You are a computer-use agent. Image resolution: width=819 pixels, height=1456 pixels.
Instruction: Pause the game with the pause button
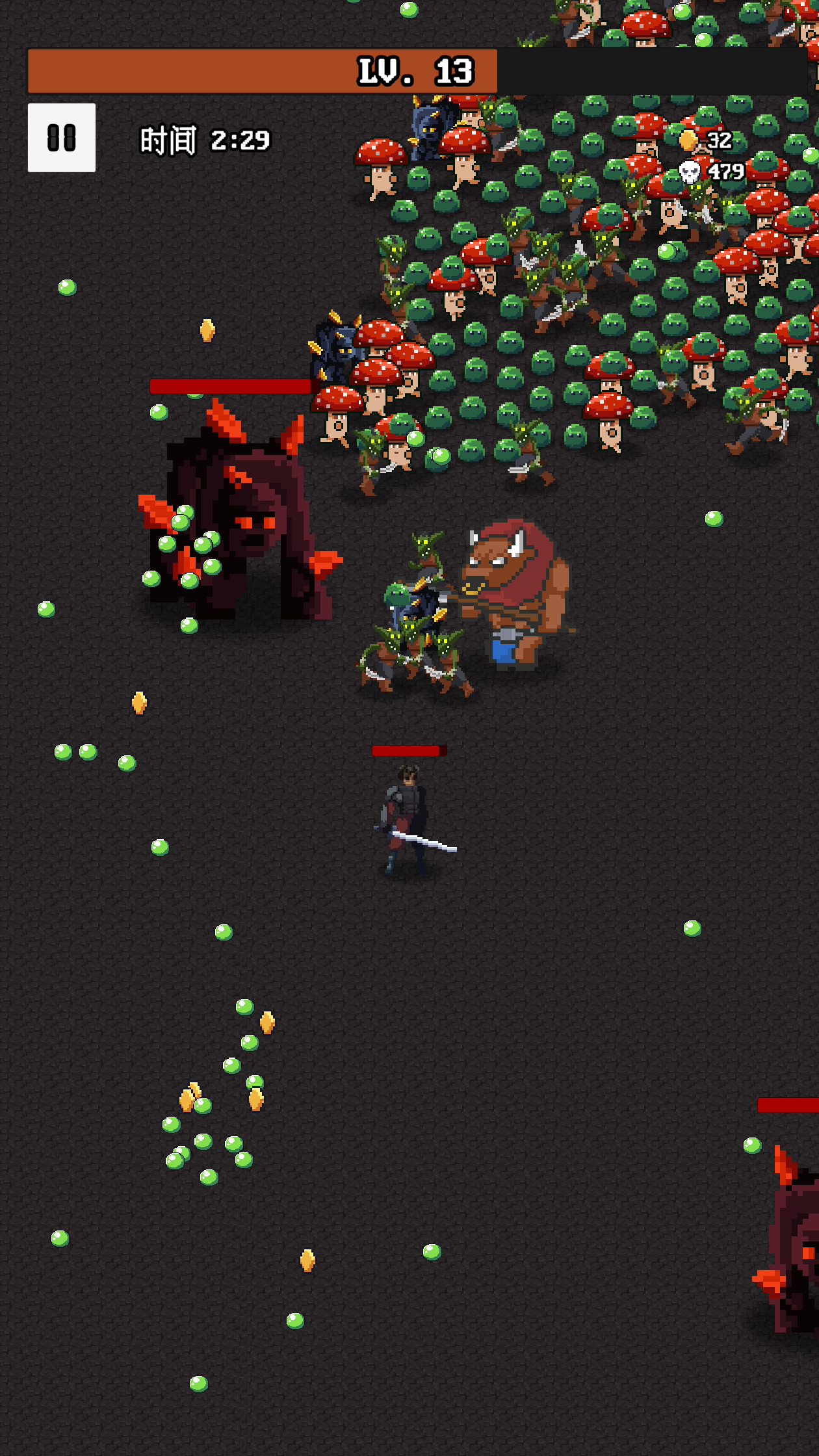pos(62,138)
